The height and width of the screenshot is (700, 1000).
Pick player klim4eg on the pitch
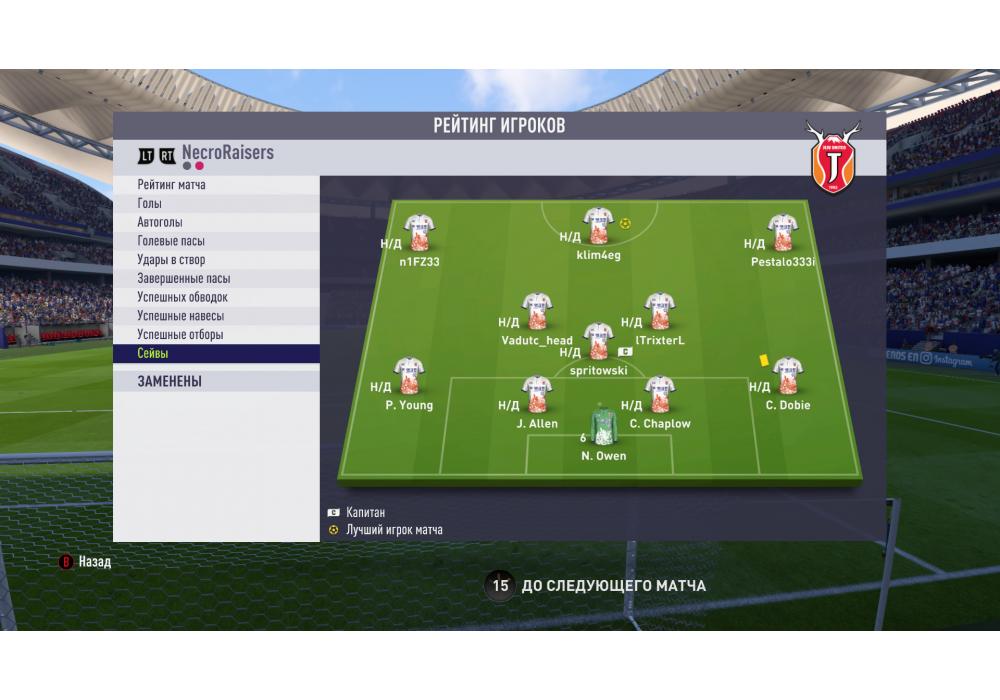coord(598,227)
